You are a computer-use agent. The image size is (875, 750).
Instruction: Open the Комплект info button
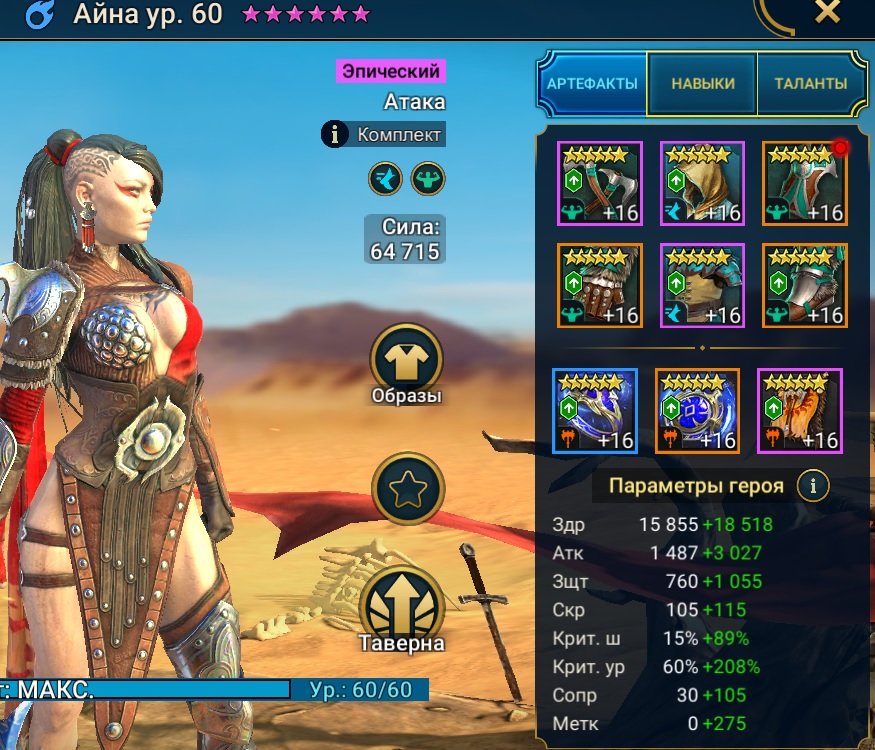(335, 134)
